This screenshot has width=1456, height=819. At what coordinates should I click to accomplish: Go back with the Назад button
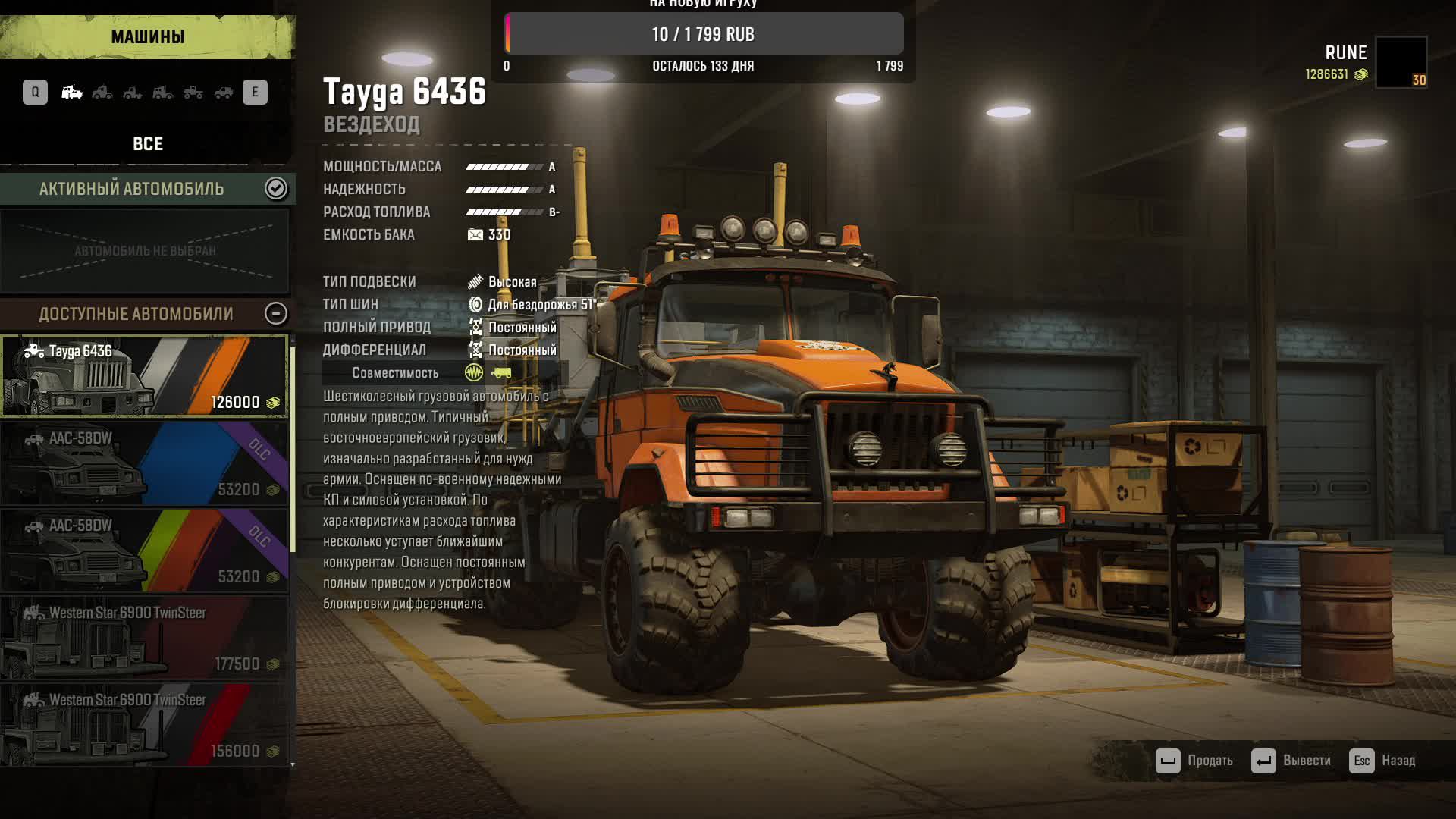coord(1382,761)
